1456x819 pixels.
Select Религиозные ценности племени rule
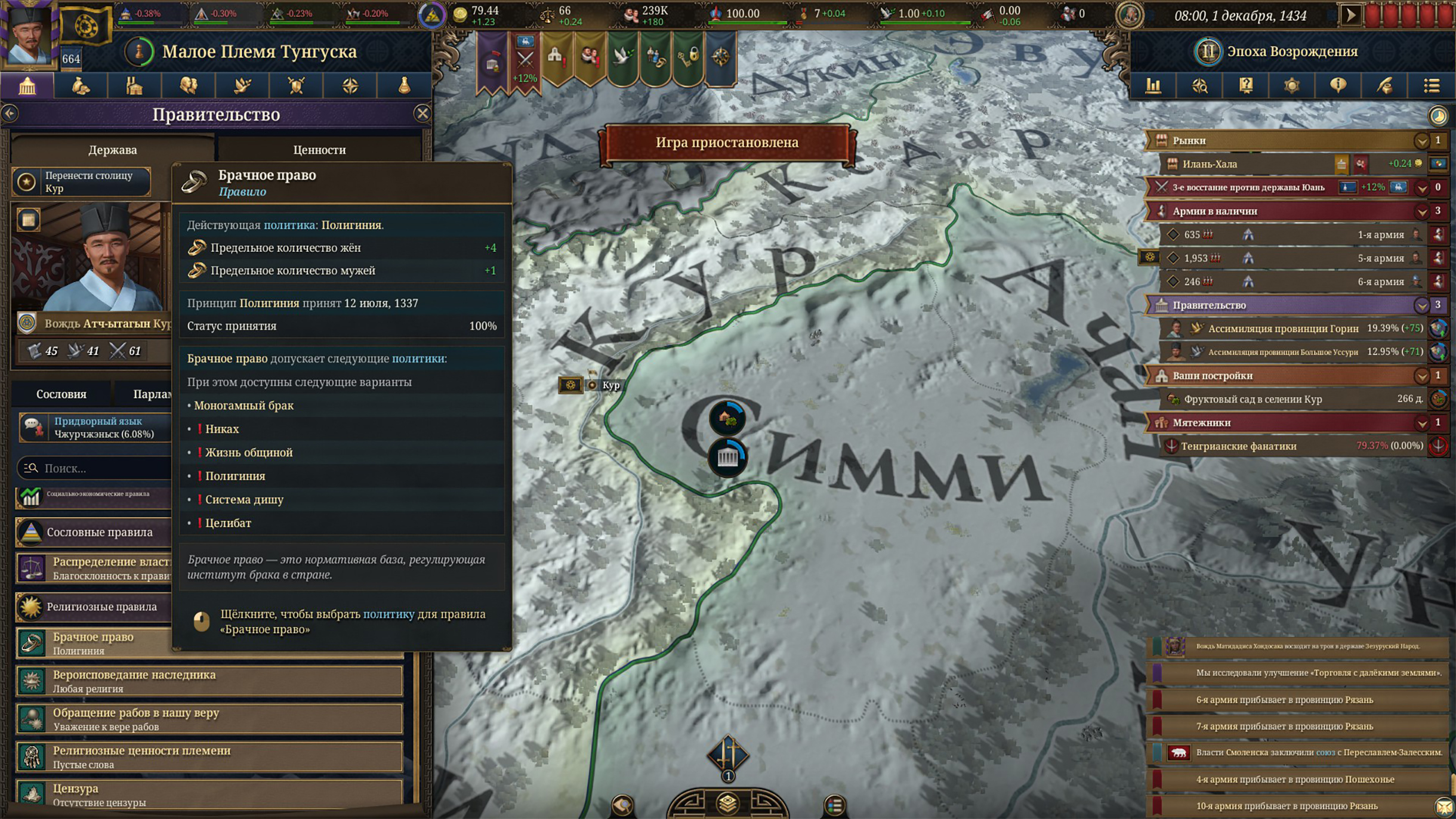[x=209, y=756]
